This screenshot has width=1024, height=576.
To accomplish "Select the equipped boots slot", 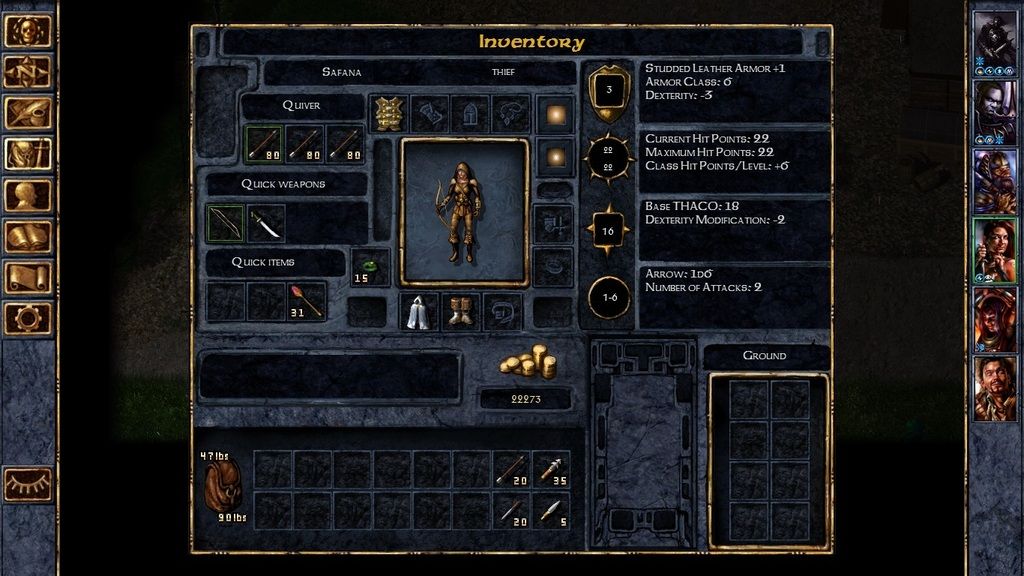I will tap(460, 312).
